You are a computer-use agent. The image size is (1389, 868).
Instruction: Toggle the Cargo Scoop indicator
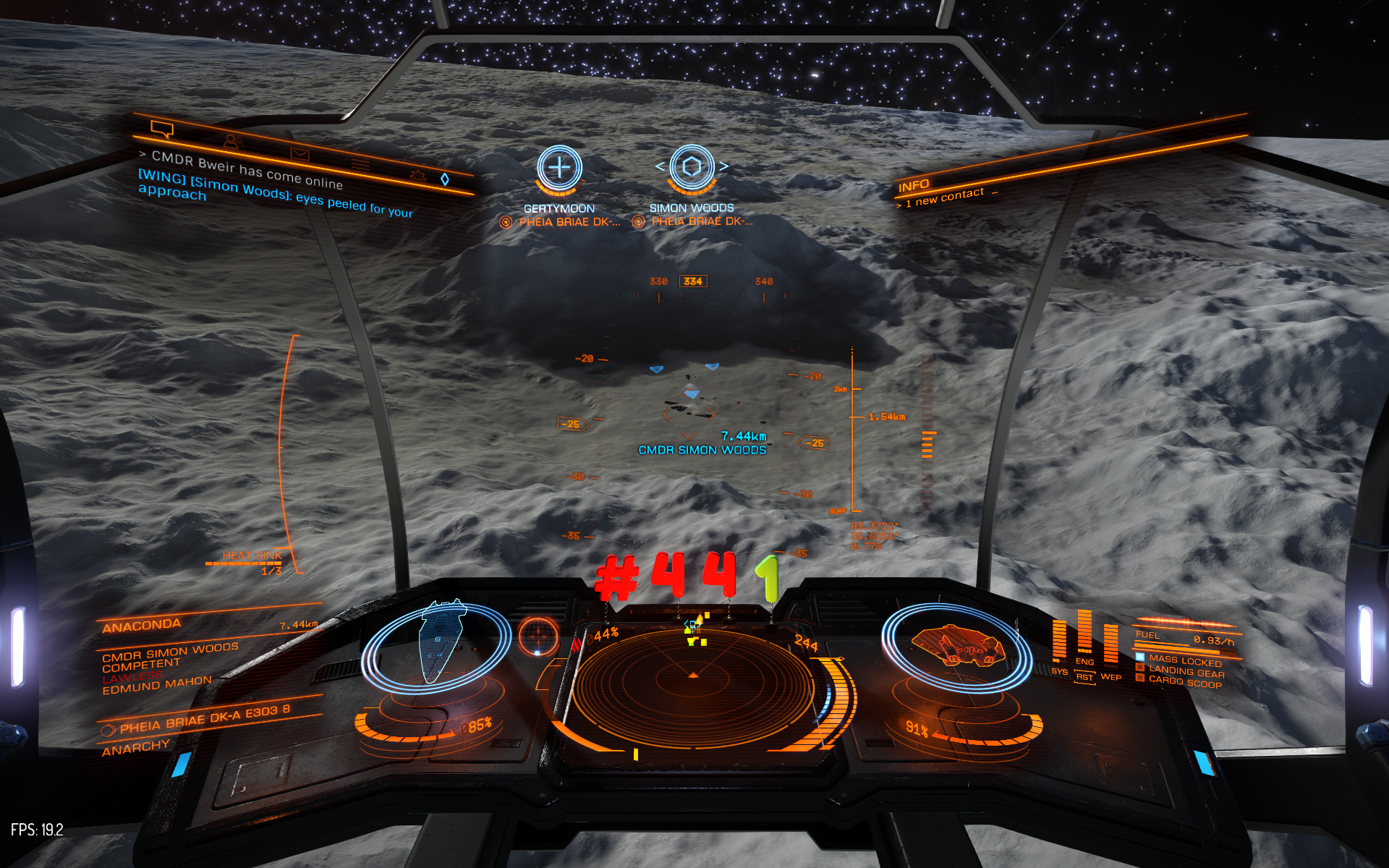click(x=1184, y=682)
